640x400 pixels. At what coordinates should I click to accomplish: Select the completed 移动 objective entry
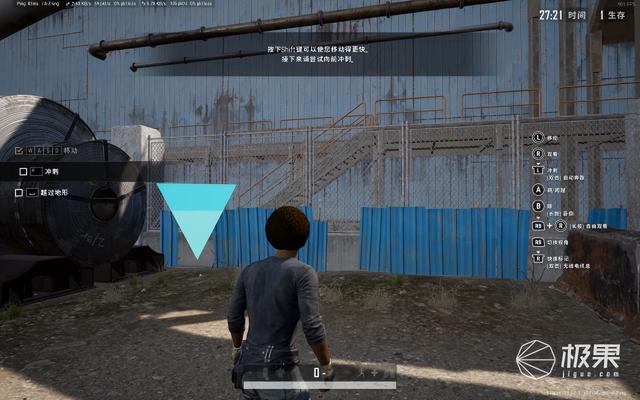(70, 151)
